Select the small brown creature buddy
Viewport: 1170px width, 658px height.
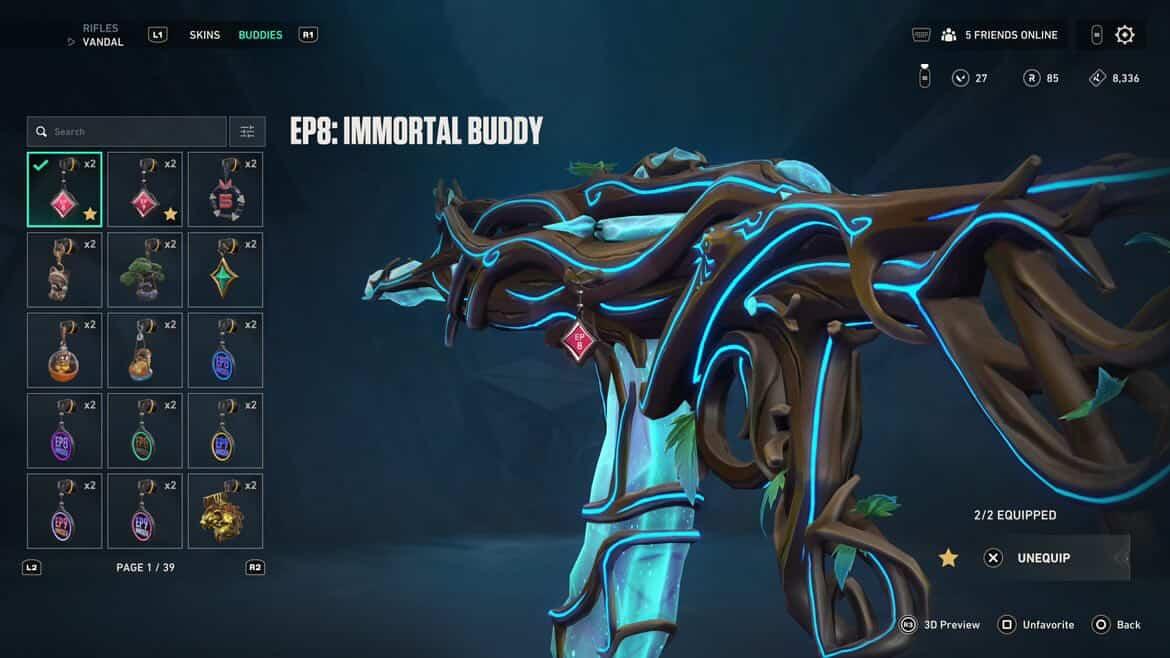click(x=64, y=270)
